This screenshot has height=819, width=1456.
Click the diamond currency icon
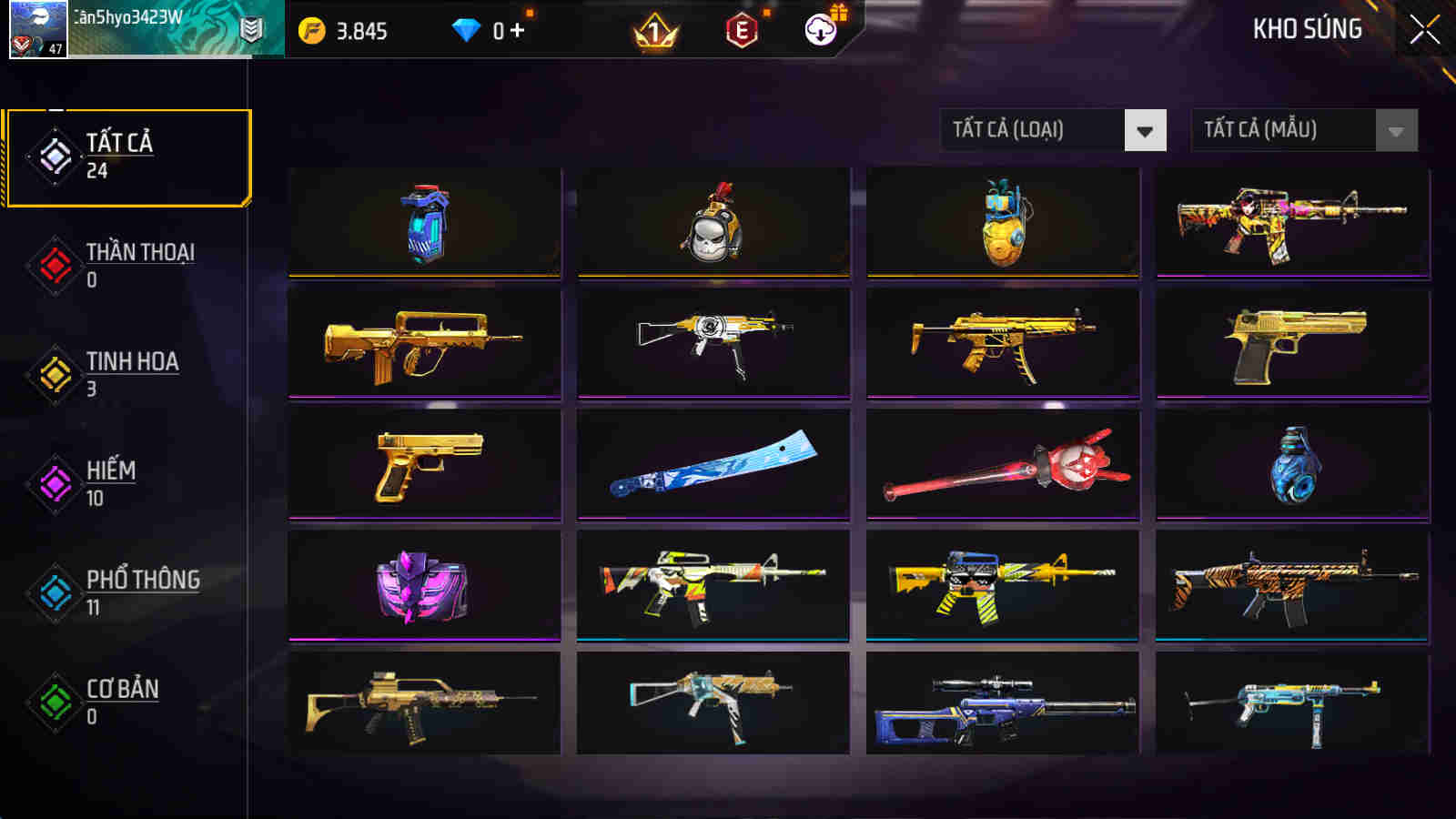click(x=467, y=28)
